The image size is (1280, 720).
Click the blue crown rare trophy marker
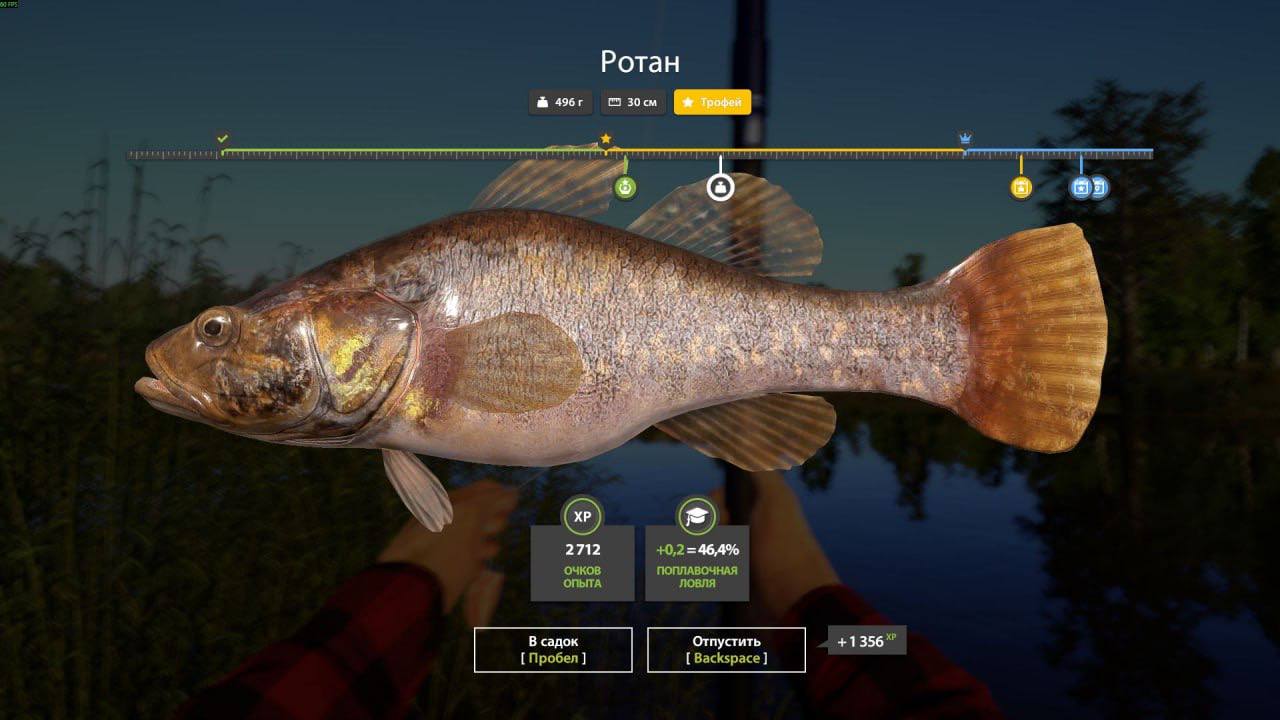965,138
